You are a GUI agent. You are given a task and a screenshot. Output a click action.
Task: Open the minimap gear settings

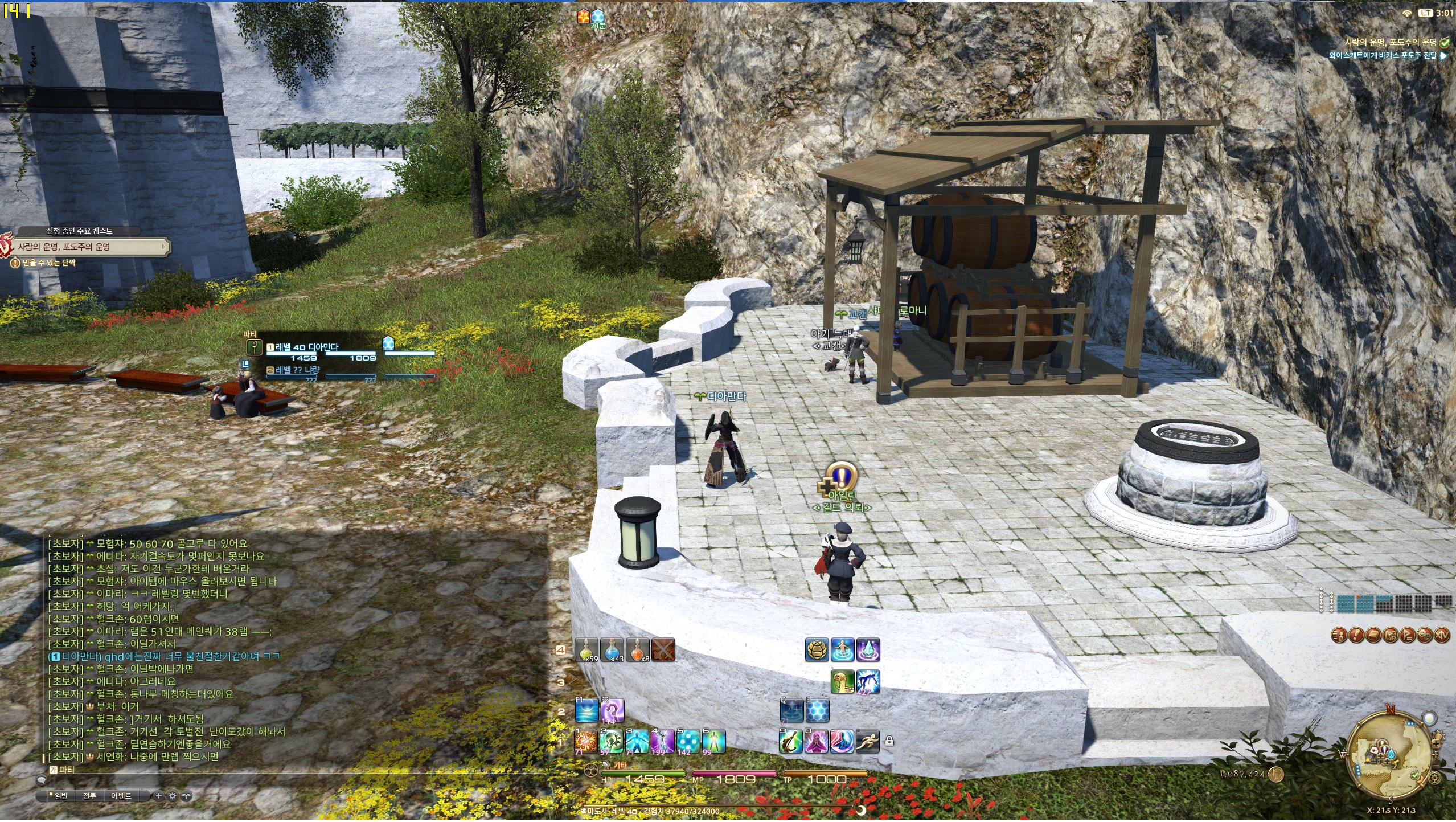[1435, 778]
